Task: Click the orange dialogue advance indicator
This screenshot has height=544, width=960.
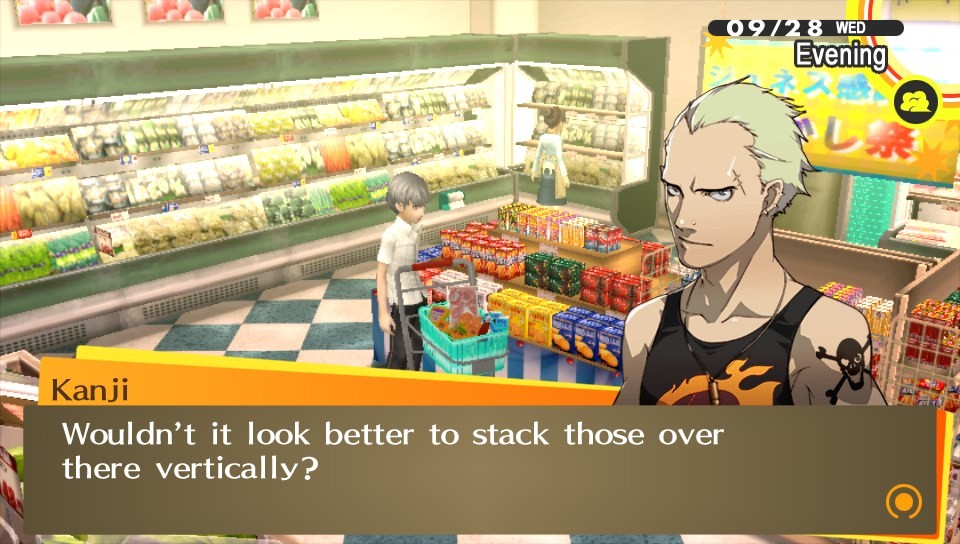Action: (901, 500)
